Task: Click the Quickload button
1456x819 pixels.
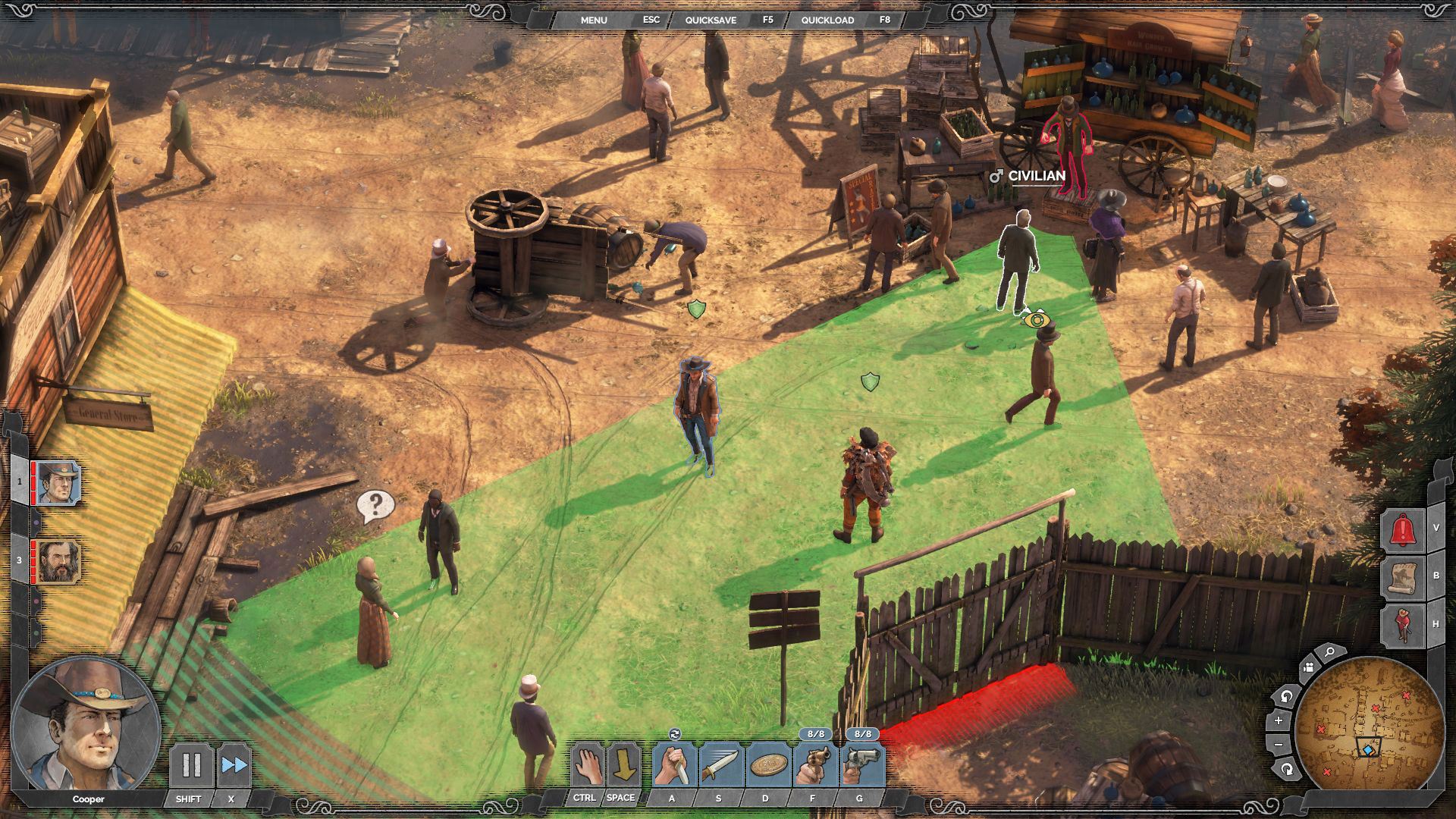Action: tap(827, 20)
